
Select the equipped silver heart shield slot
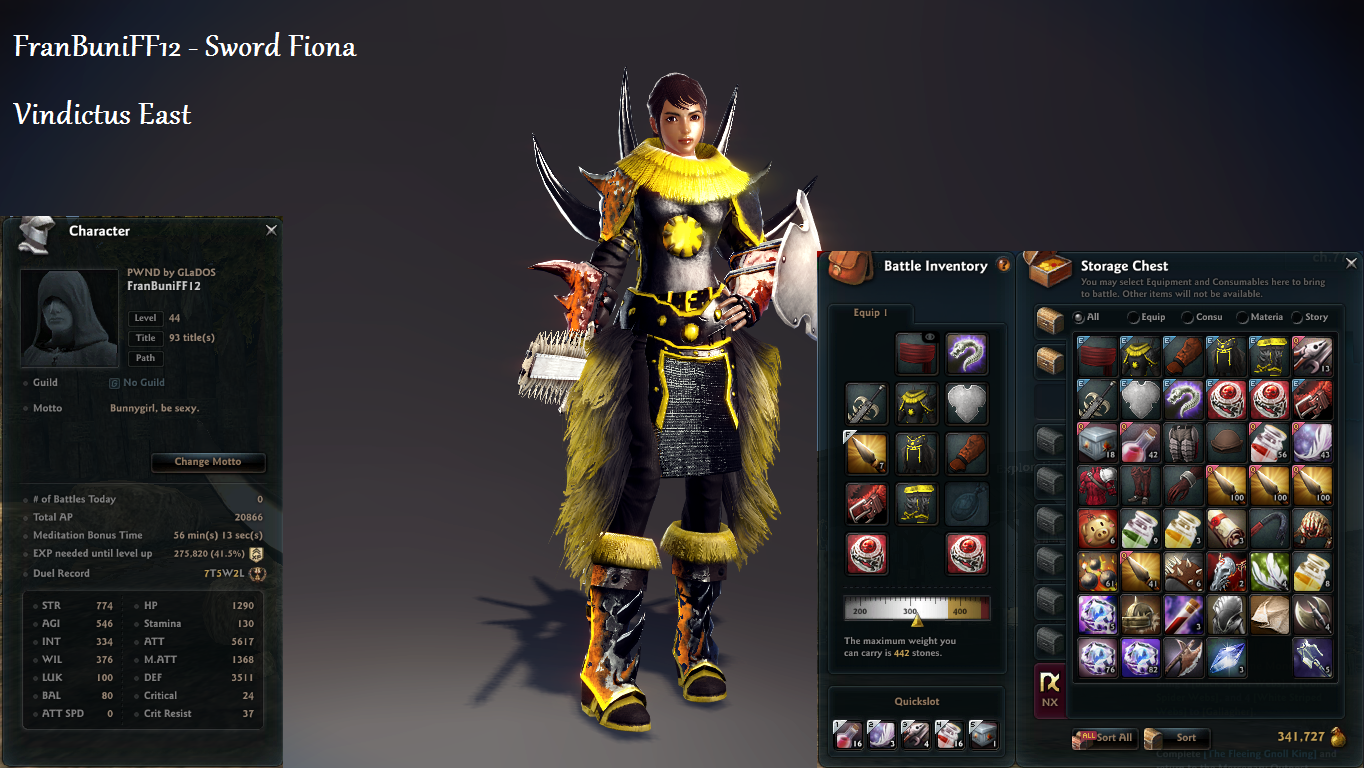point(966,403)
